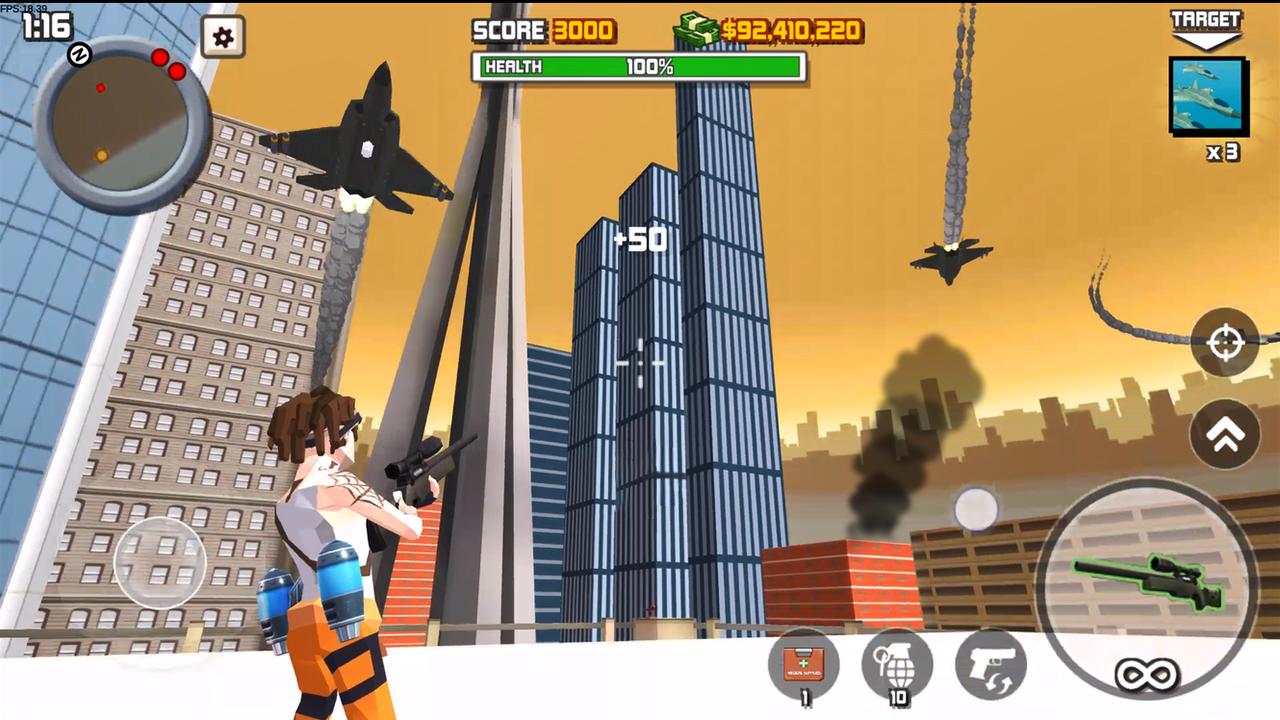Click the 100% HEALTH bar

point(638,67)
